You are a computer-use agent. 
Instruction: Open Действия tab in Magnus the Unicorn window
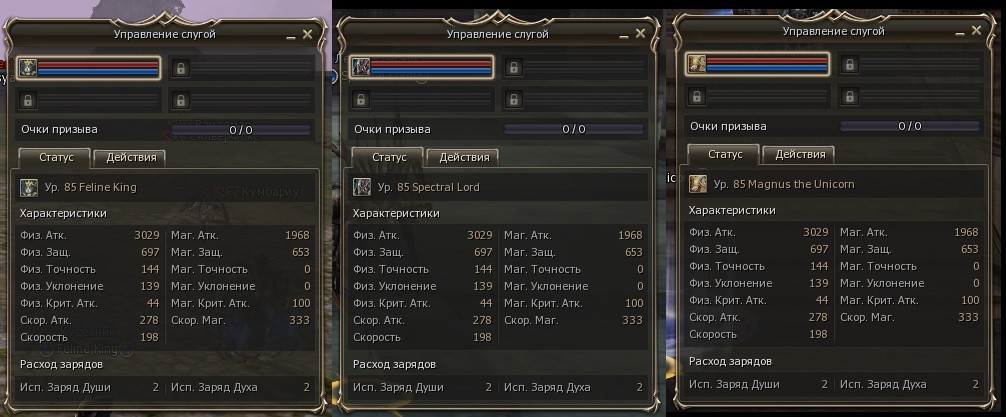[800, 154]
